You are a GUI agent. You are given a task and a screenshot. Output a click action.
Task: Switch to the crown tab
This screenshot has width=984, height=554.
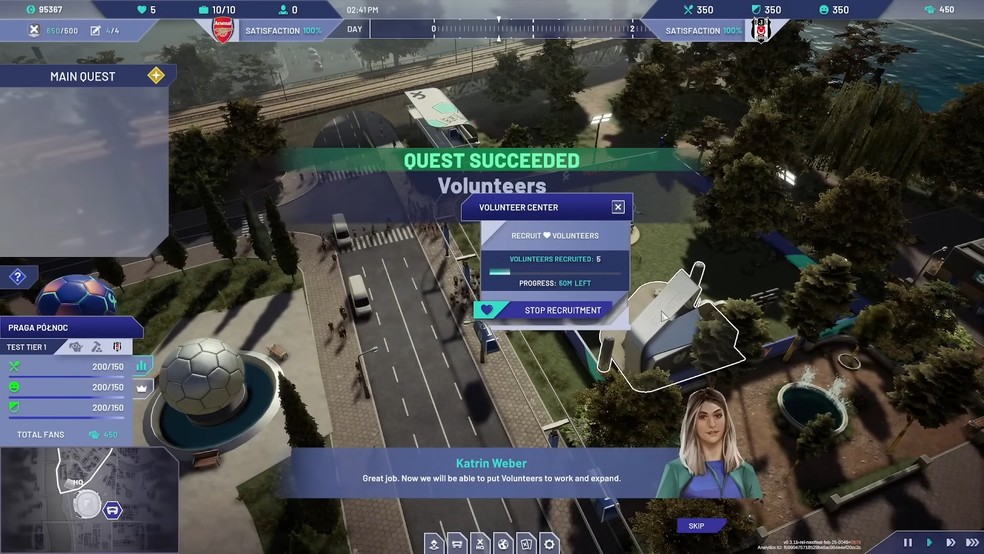point(142,388)
